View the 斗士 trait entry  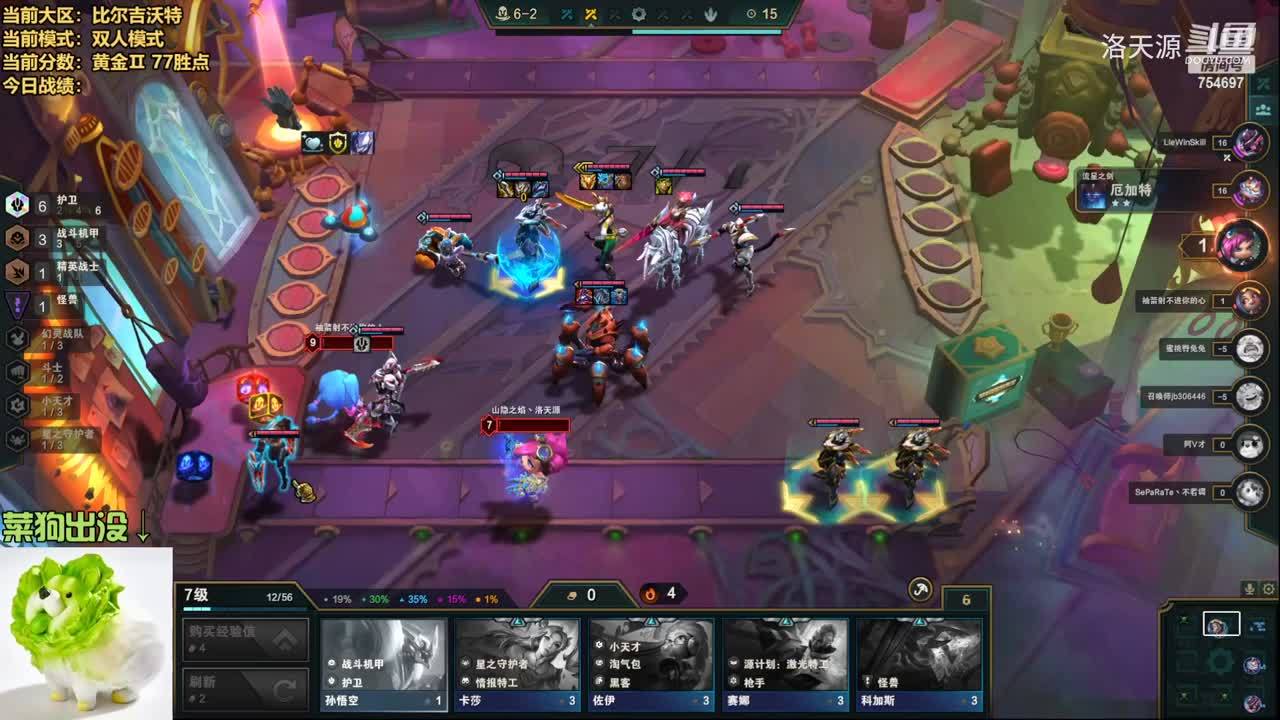pyautogui.click(x=17, y=371)
